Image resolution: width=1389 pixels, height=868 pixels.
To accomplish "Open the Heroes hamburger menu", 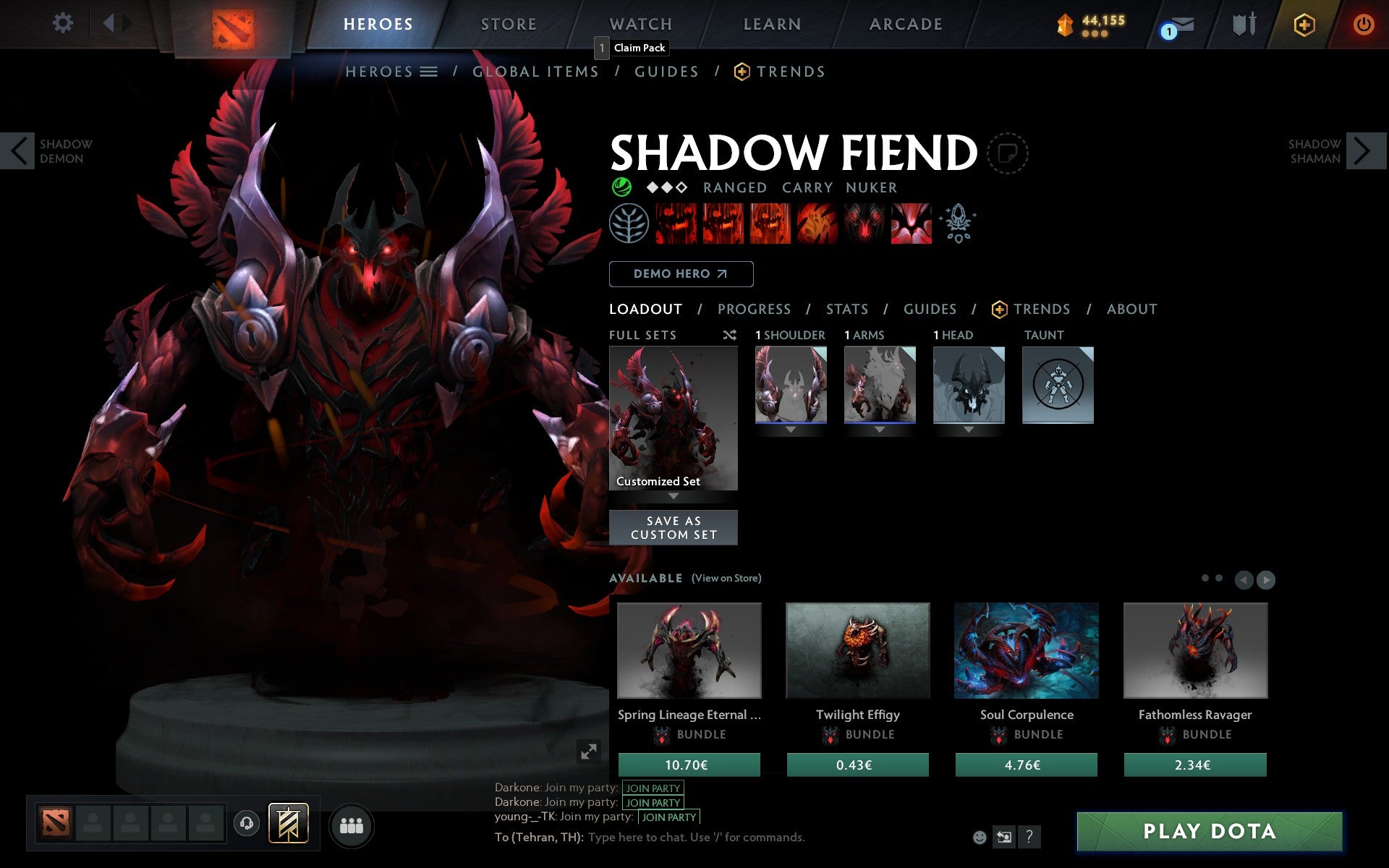I will 430,72.
